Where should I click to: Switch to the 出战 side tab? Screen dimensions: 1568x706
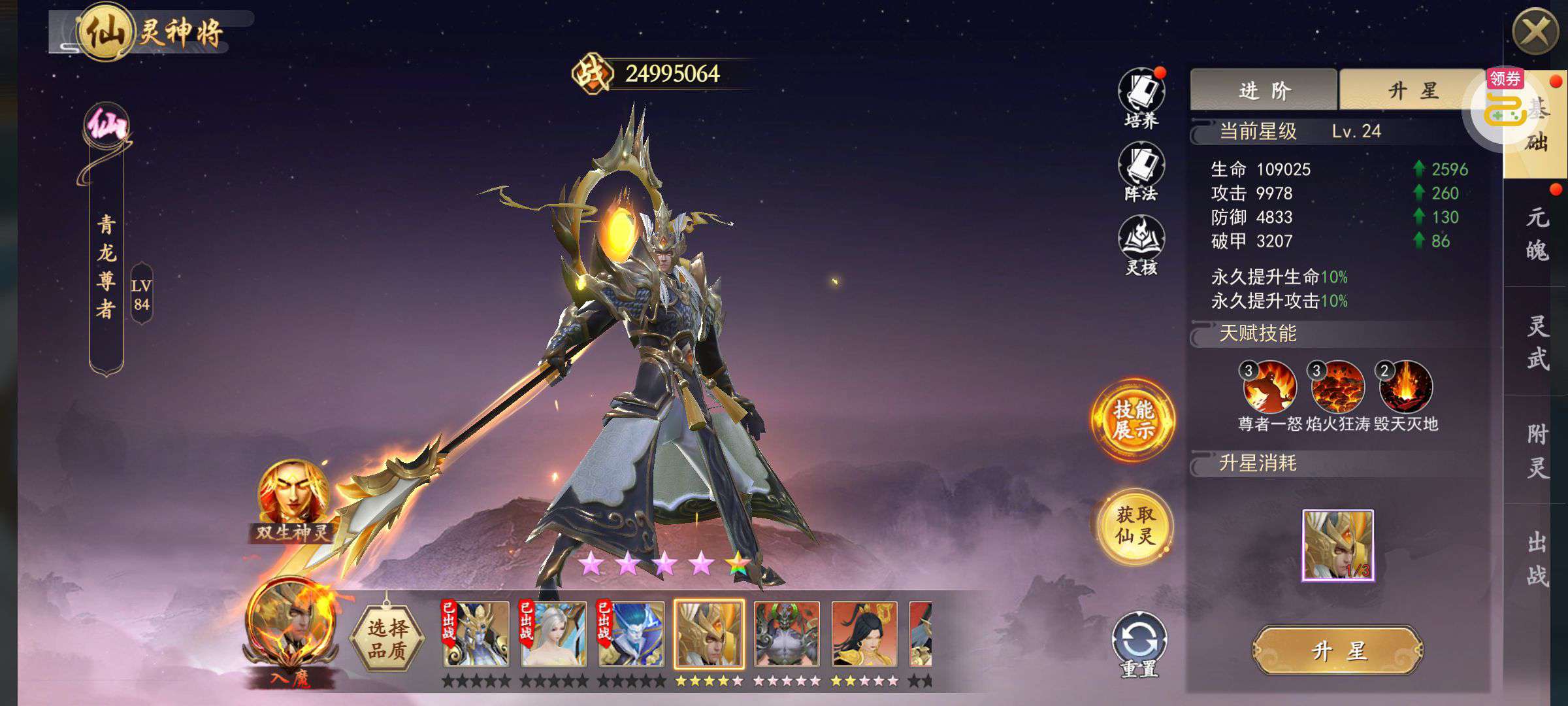(1537, 559)
